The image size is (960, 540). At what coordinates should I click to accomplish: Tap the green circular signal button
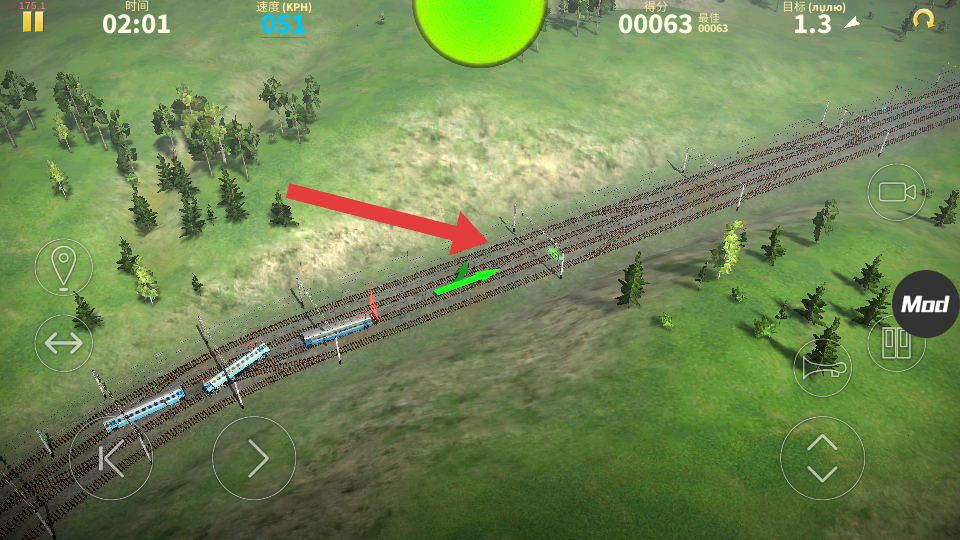click(x=480, y=24)
